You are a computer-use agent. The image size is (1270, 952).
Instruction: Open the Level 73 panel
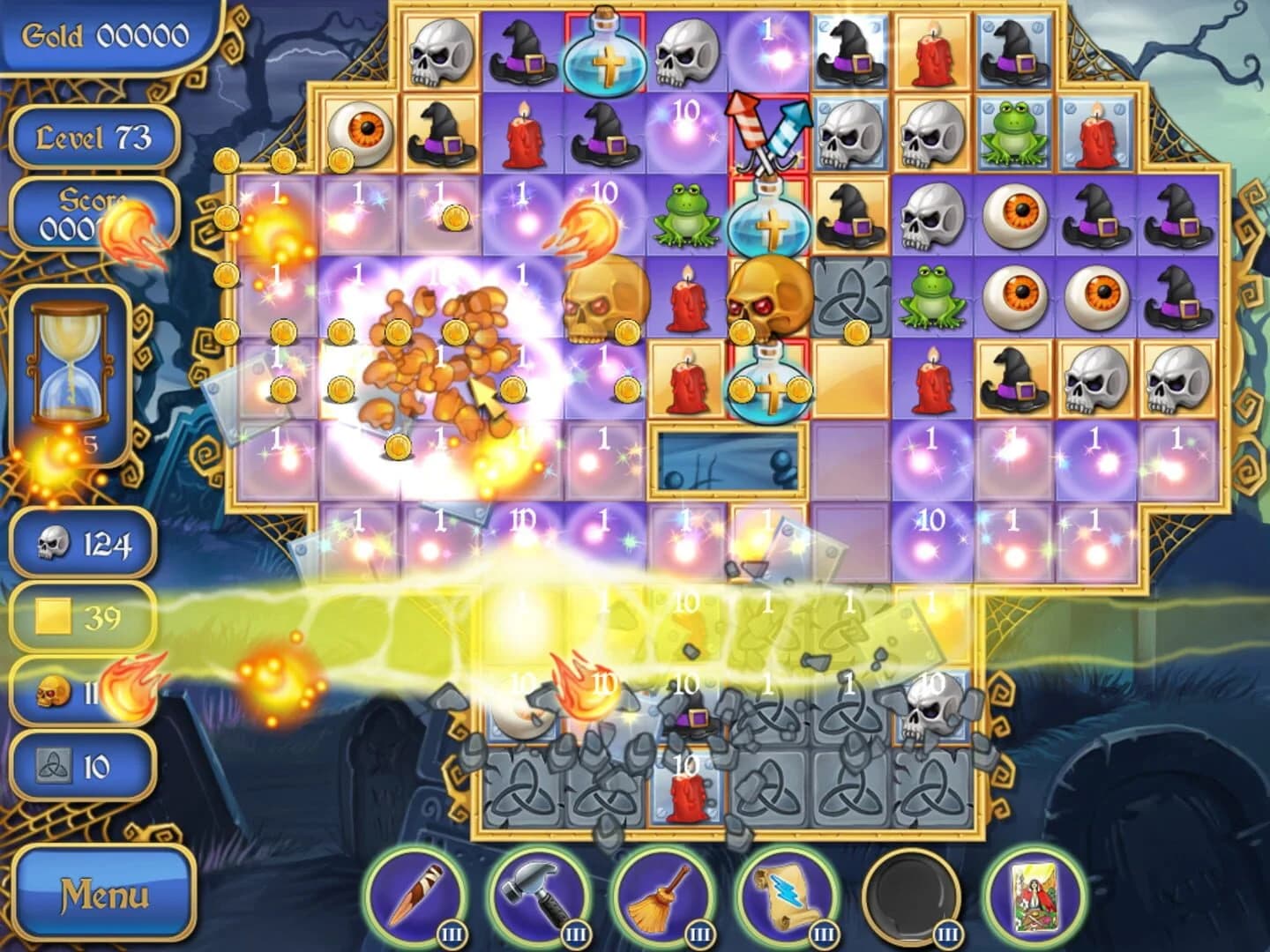click(x=94, y=134)
